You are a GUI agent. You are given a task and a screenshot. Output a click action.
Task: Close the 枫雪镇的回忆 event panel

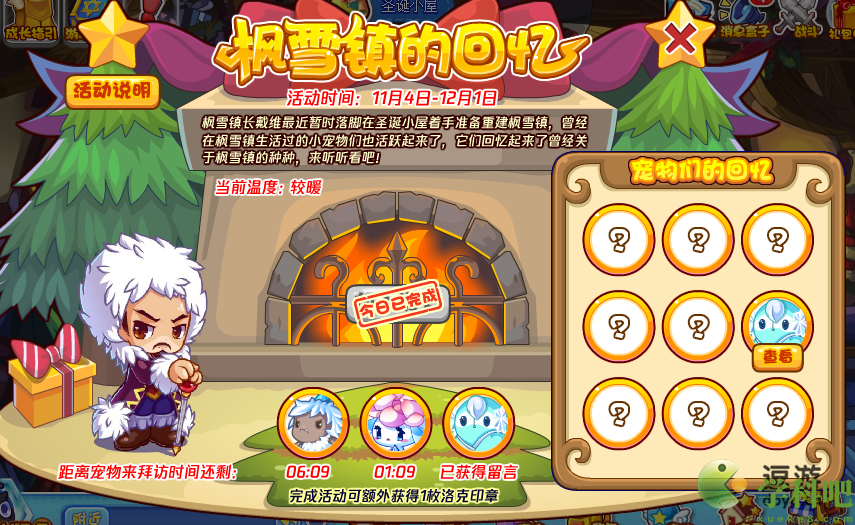(680, 40)
